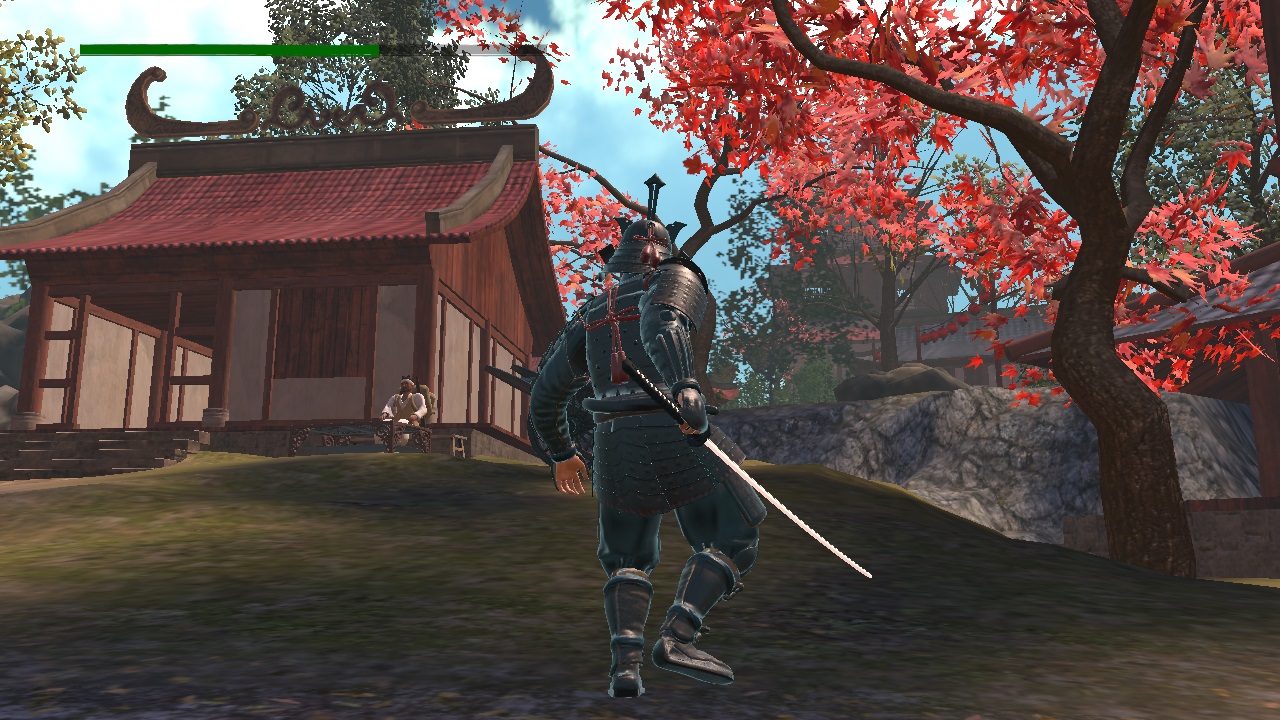Click the small wooden stool beside the villager
Image resolution: width=1280 pixels, height=720 pixels.
point(458,447)
